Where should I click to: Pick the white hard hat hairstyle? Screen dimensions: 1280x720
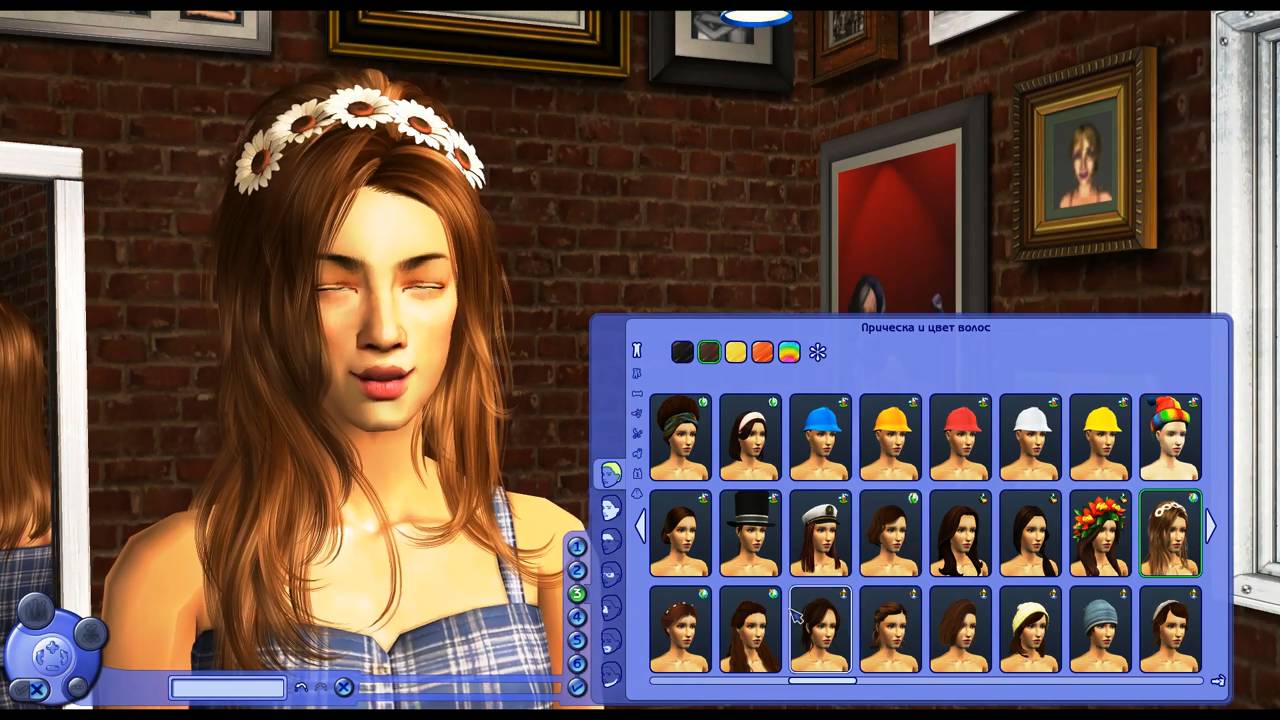tap(1030, 438)
